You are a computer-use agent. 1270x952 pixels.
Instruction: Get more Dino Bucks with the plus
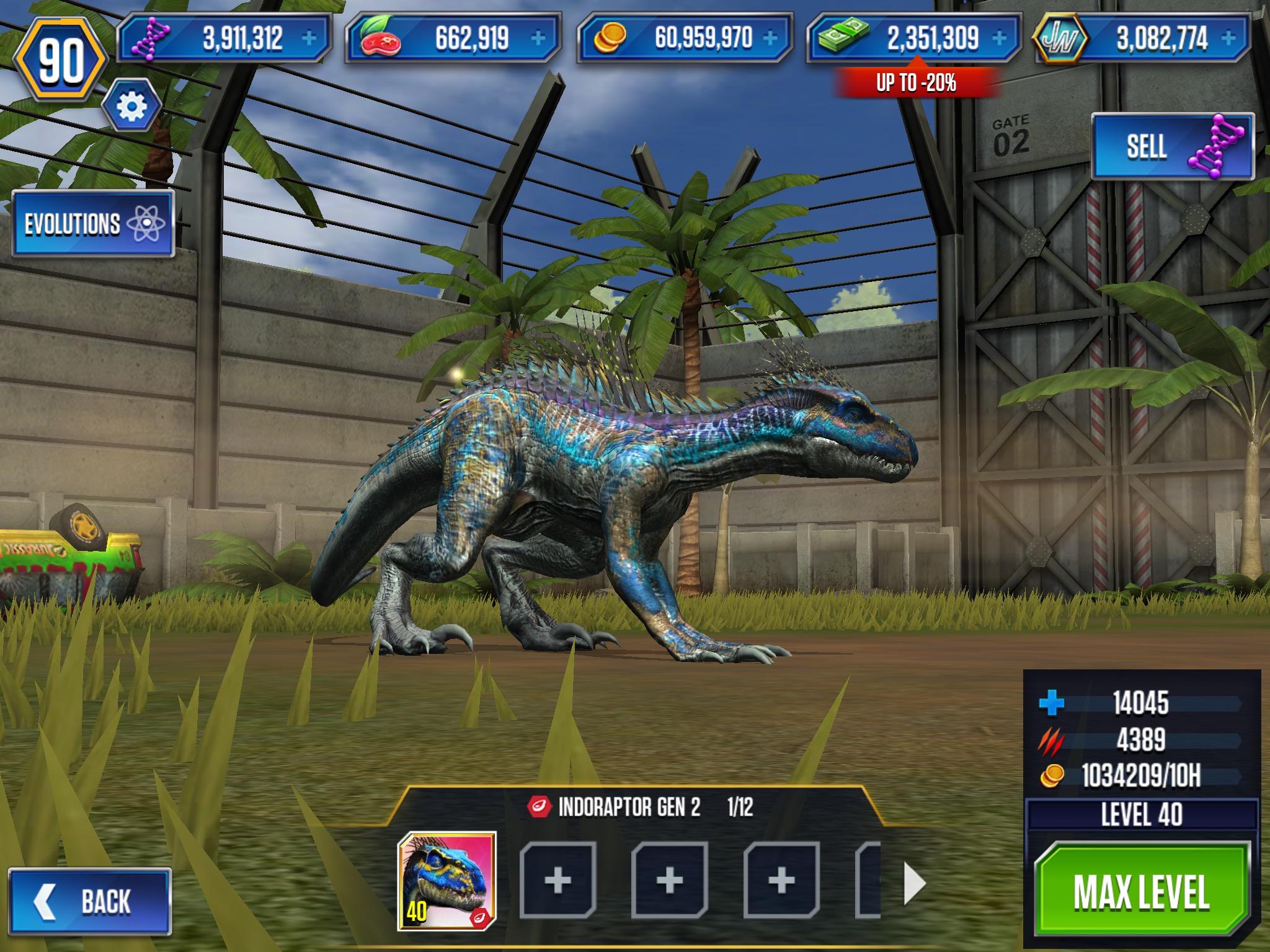coord(999,38)
